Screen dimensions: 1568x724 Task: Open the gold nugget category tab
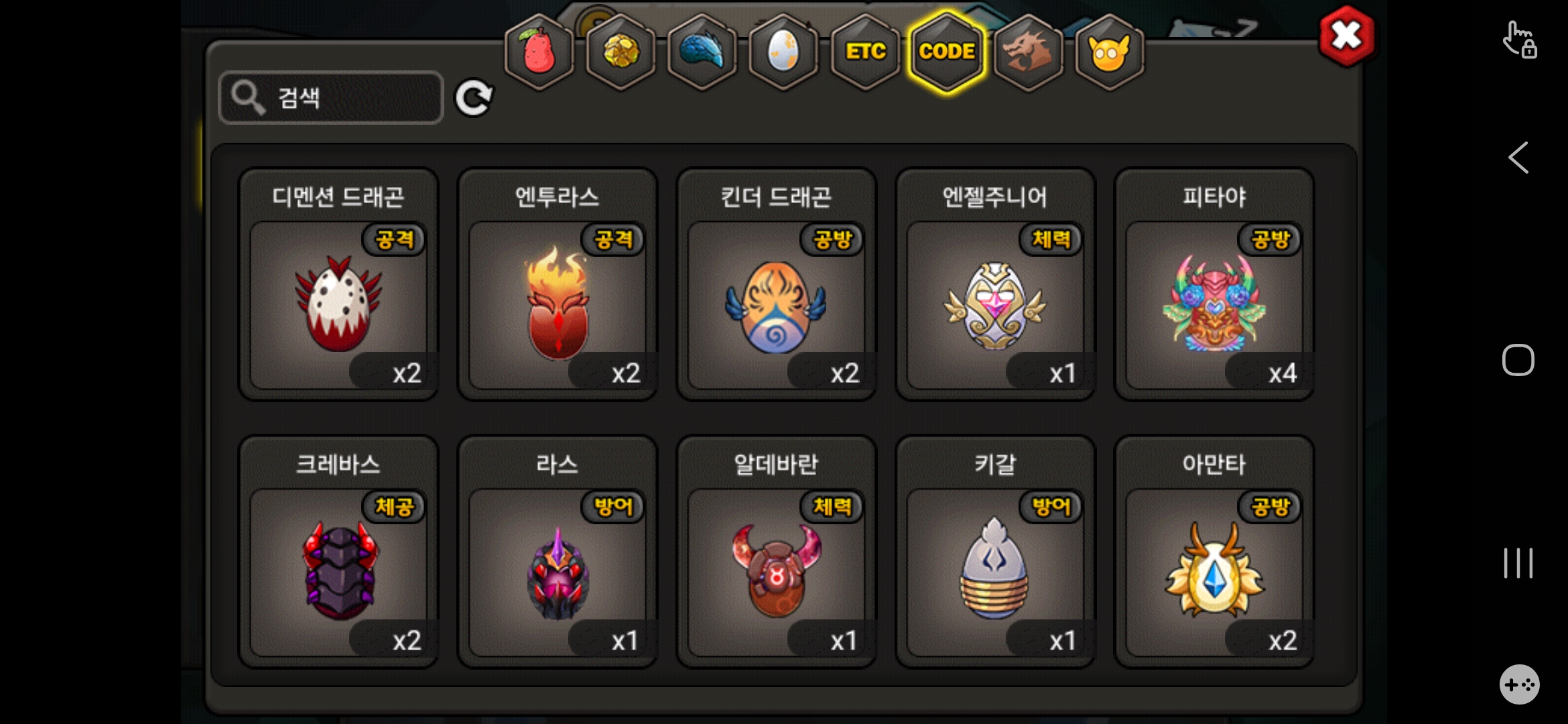point(621,52)
